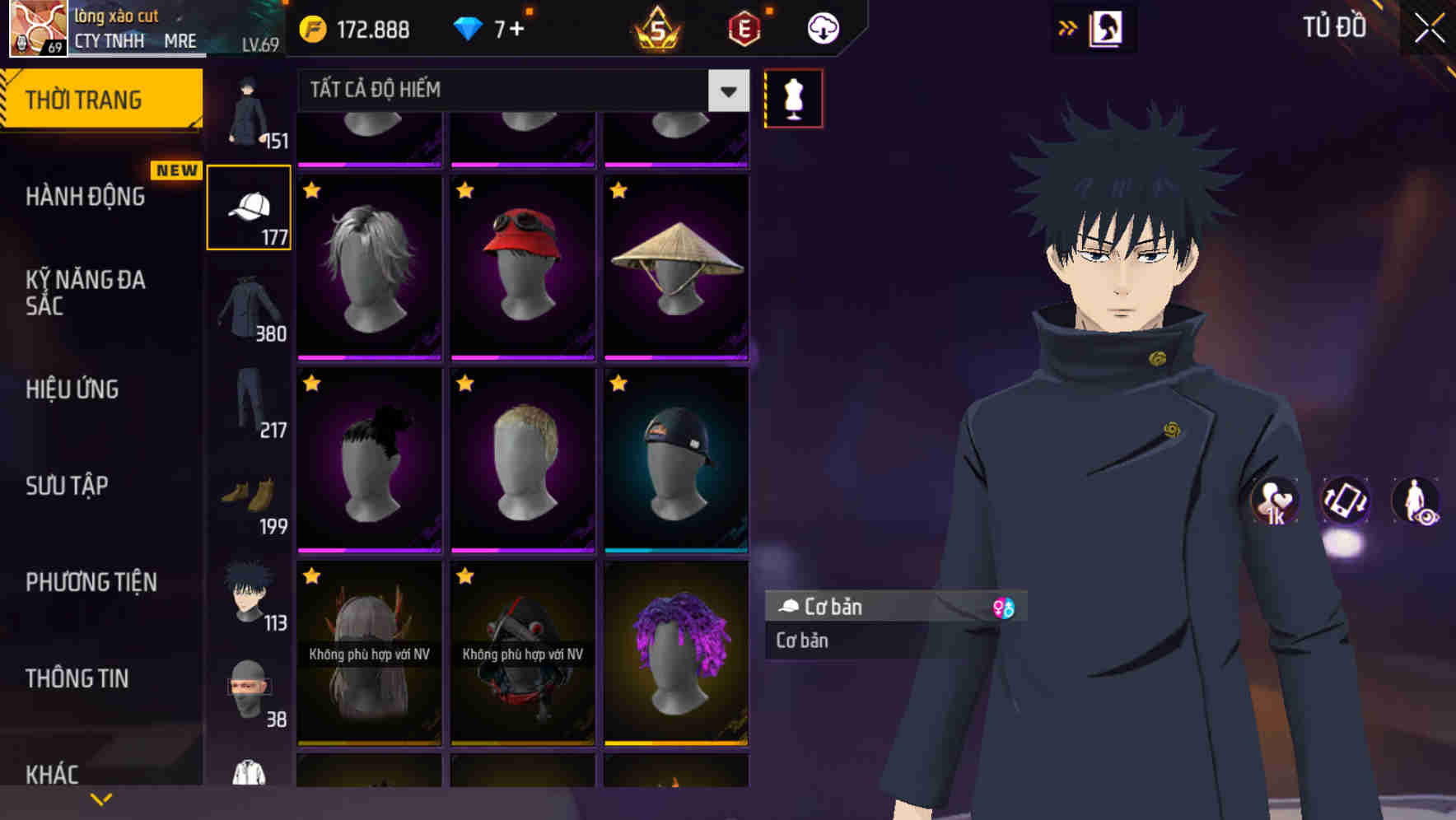Toggle the favorite star on the conical hat
The height and width of the screenshot is (820, 1456).
click(618, 191)
